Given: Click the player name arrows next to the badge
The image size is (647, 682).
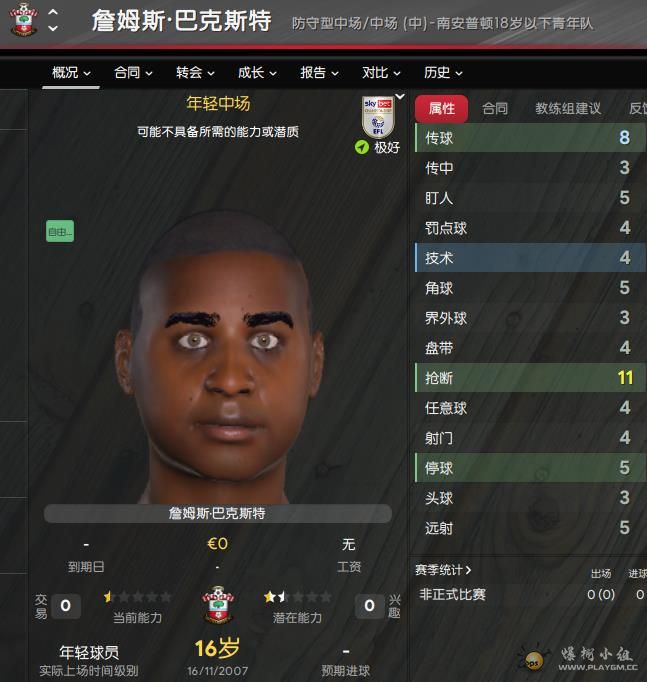Looking at the screenshot, I should pyautogui.click(x=53, y=20).
